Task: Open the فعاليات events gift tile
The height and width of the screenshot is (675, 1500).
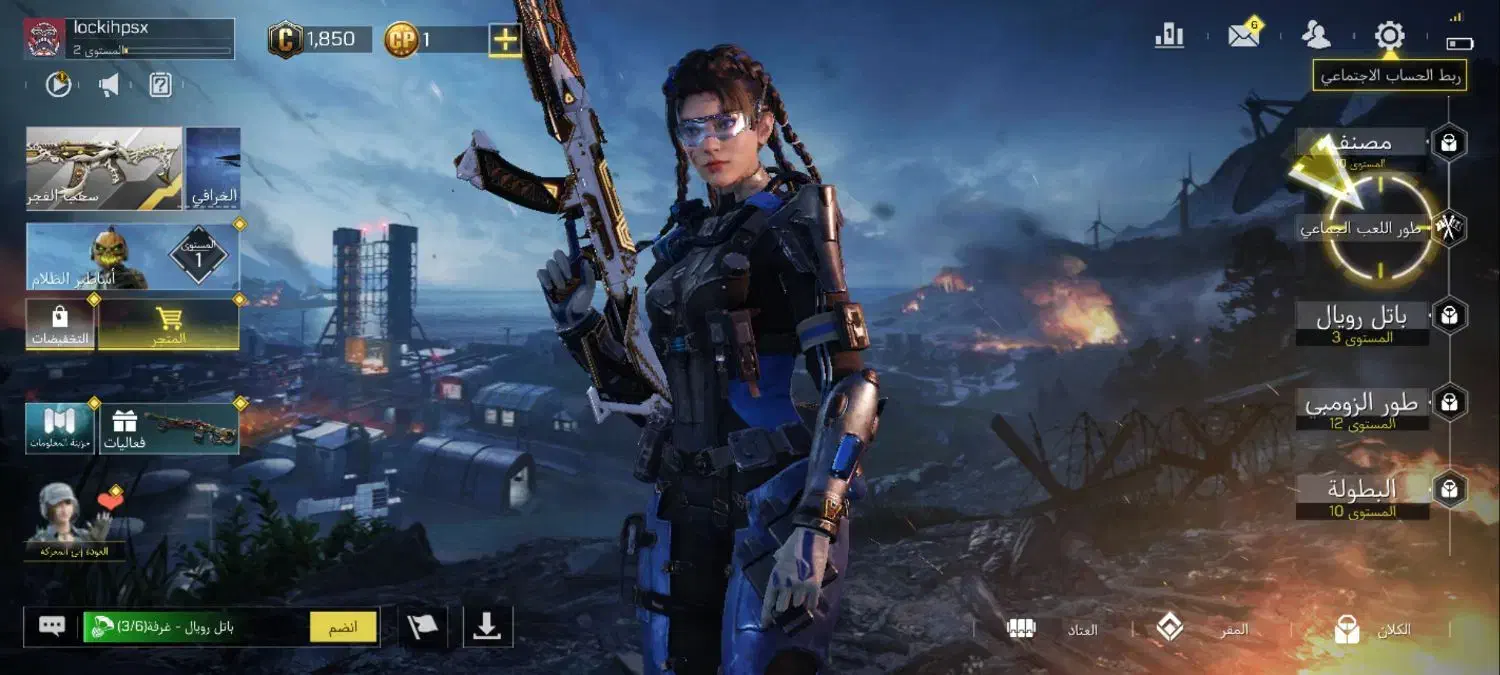Action: (x=168, y=428)
